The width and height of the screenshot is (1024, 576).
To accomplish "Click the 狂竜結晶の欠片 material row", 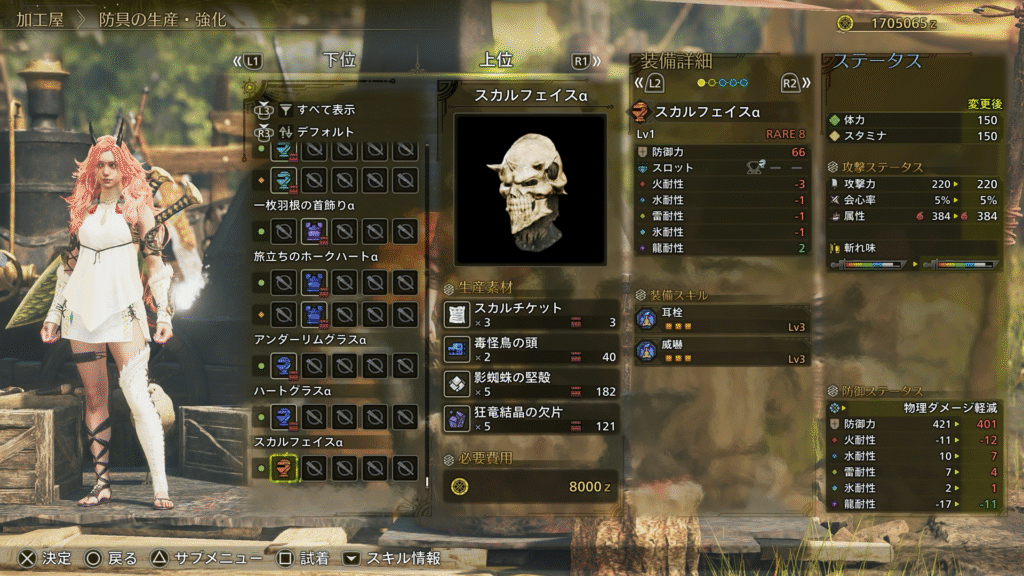I will tap(531, 419).
